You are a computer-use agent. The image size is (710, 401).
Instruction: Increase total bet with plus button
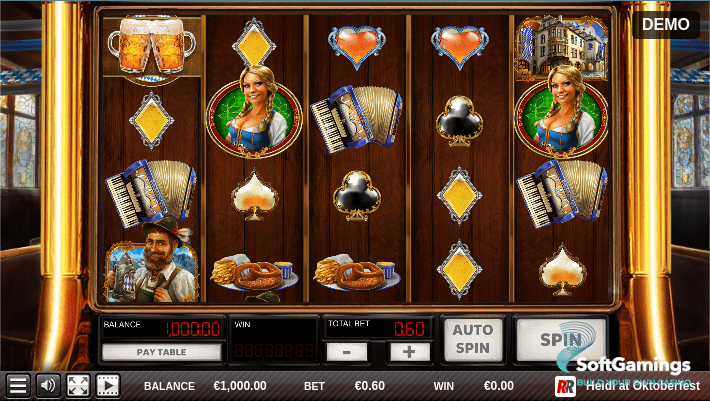[409, 352]
